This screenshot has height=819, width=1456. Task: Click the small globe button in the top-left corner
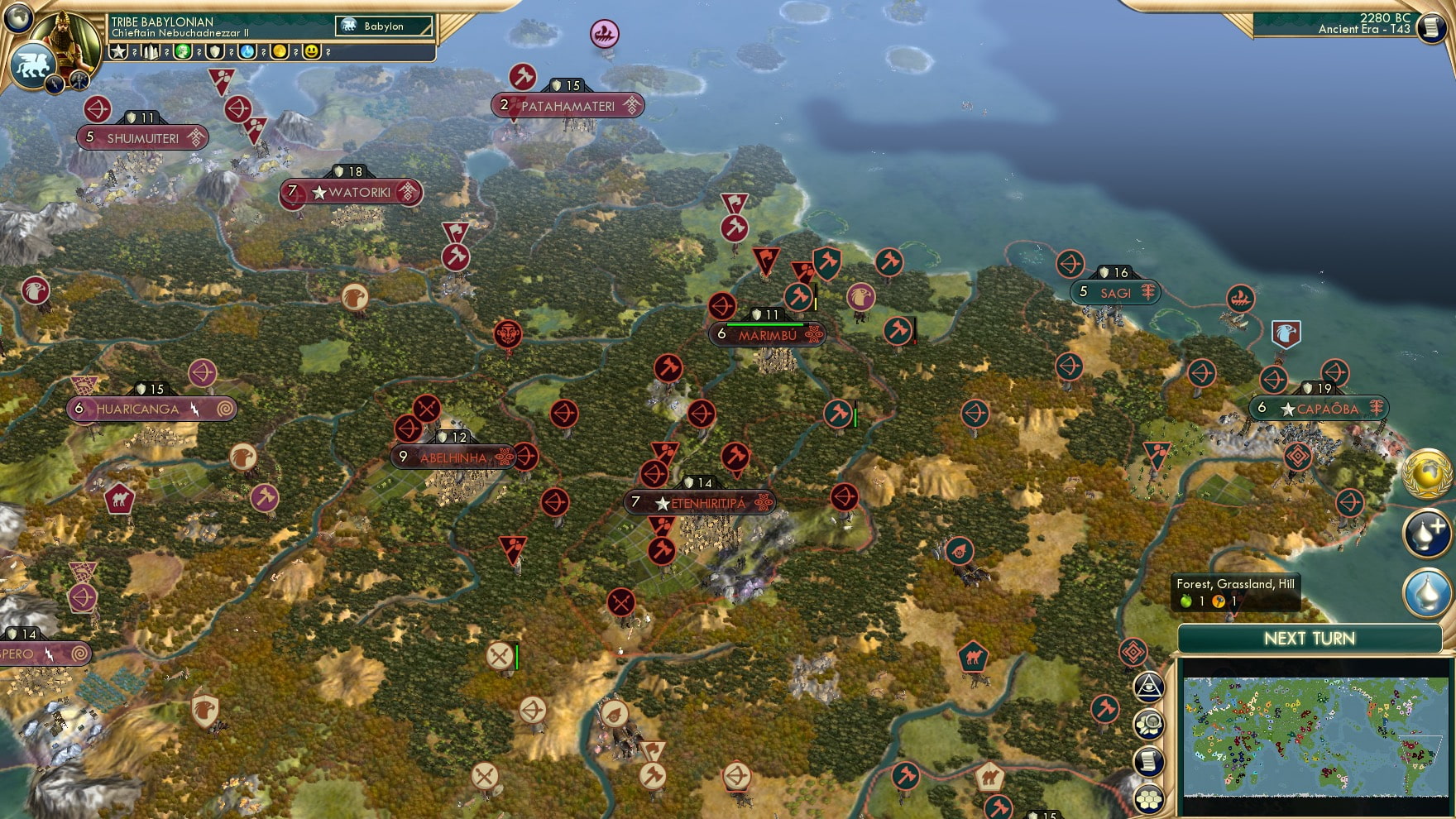17,17
